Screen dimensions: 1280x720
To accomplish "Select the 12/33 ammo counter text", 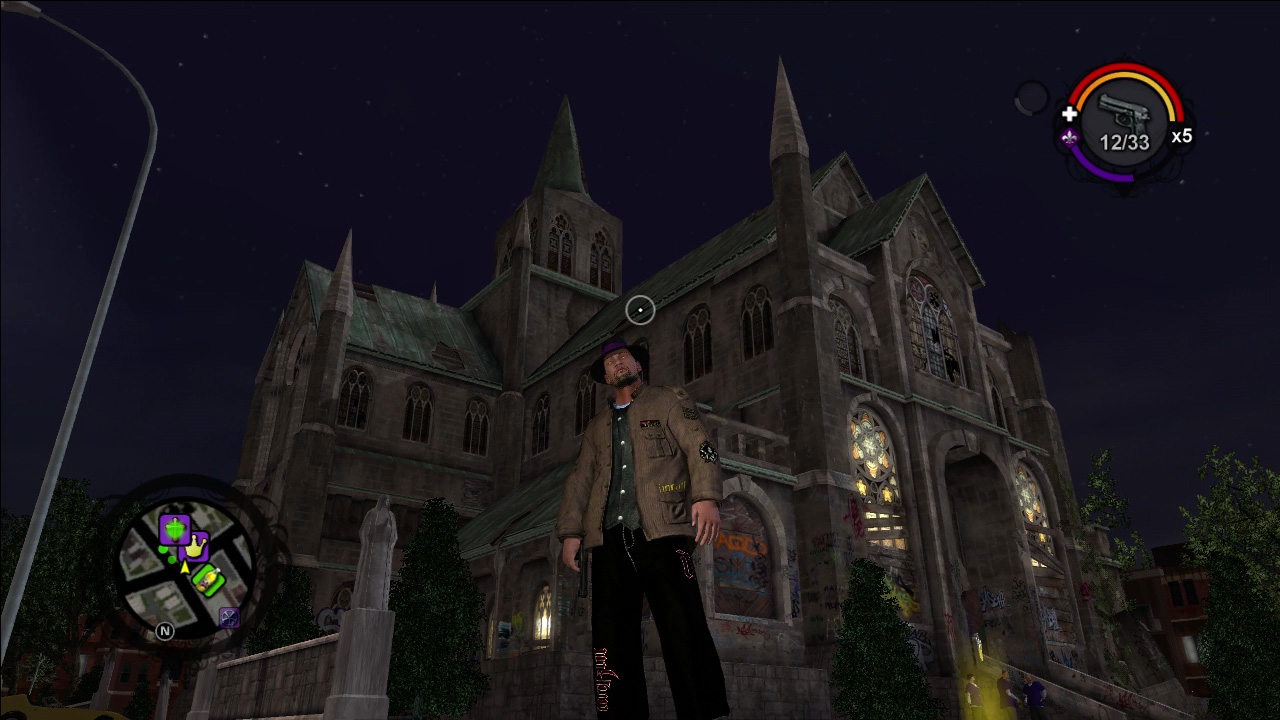I will click(x=1125, y=141).
